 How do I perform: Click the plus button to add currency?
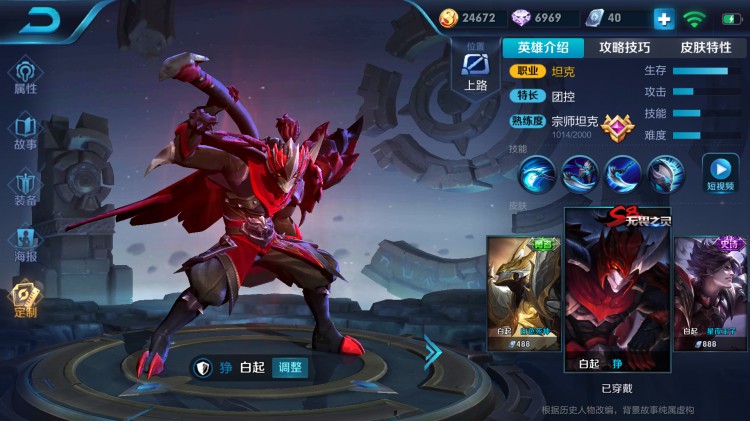click(x=664, y=18)
